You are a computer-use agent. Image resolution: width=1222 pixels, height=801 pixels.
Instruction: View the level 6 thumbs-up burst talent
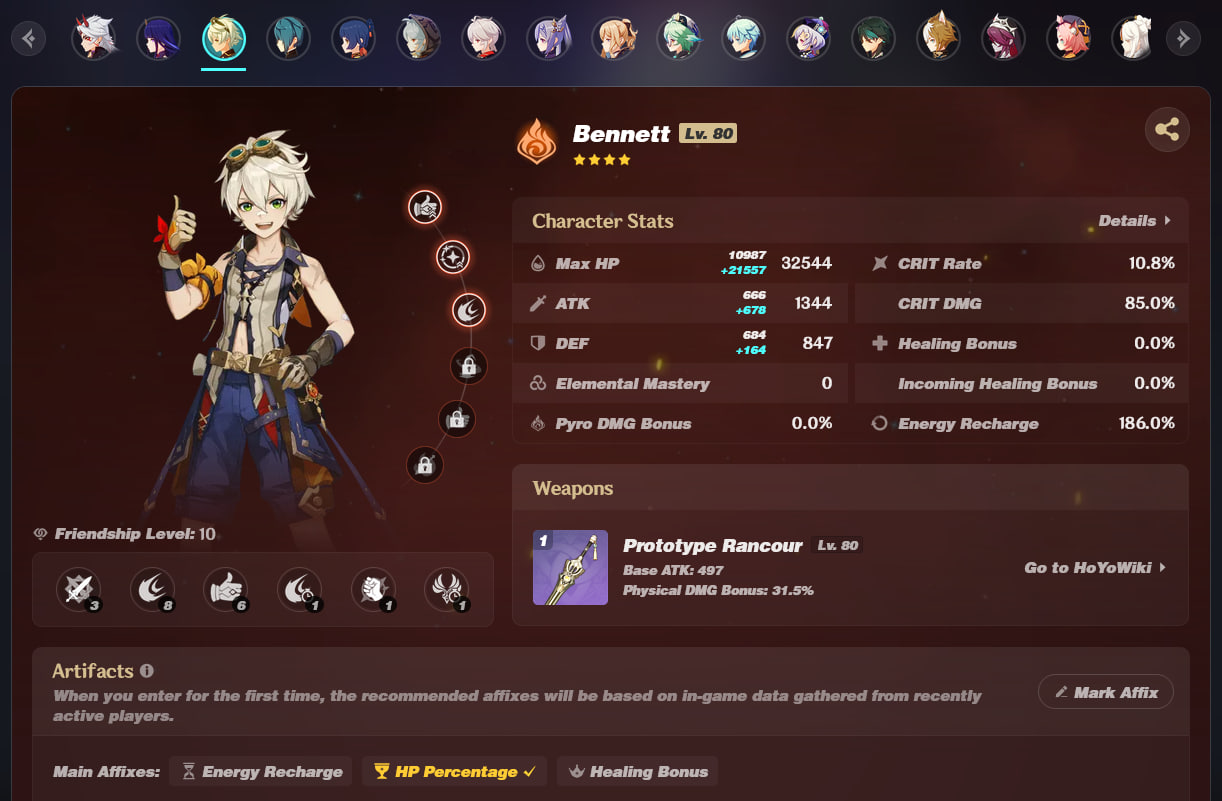[x=226, y=590]
